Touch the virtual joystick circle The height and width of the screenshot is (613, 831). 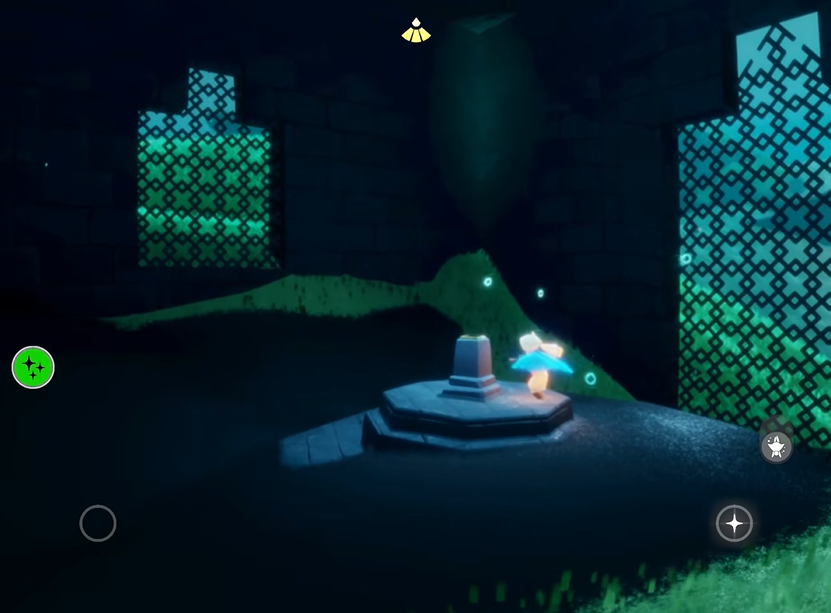pos(98,523)
